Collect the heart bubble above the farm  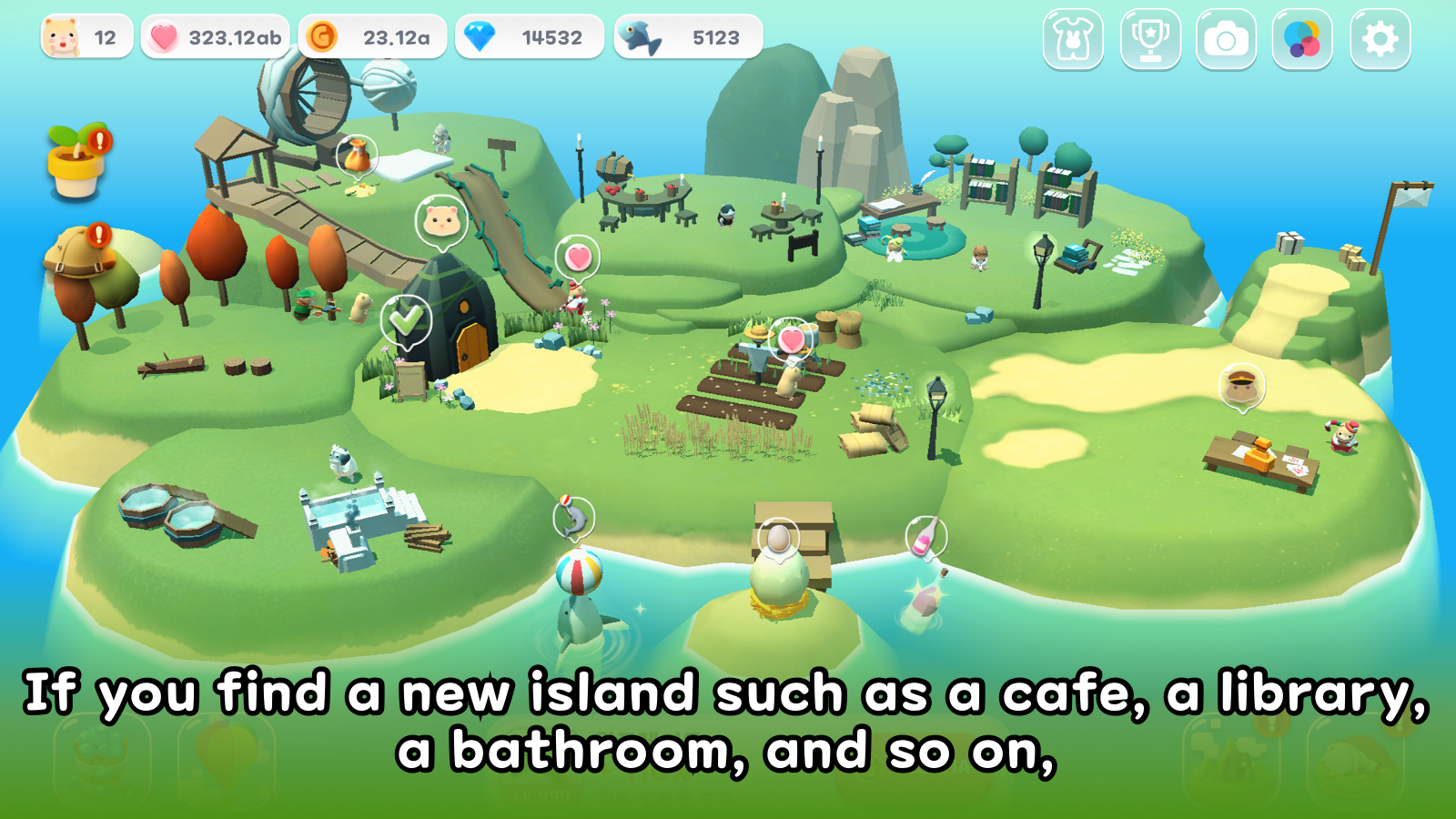click(x=792, y=339)
